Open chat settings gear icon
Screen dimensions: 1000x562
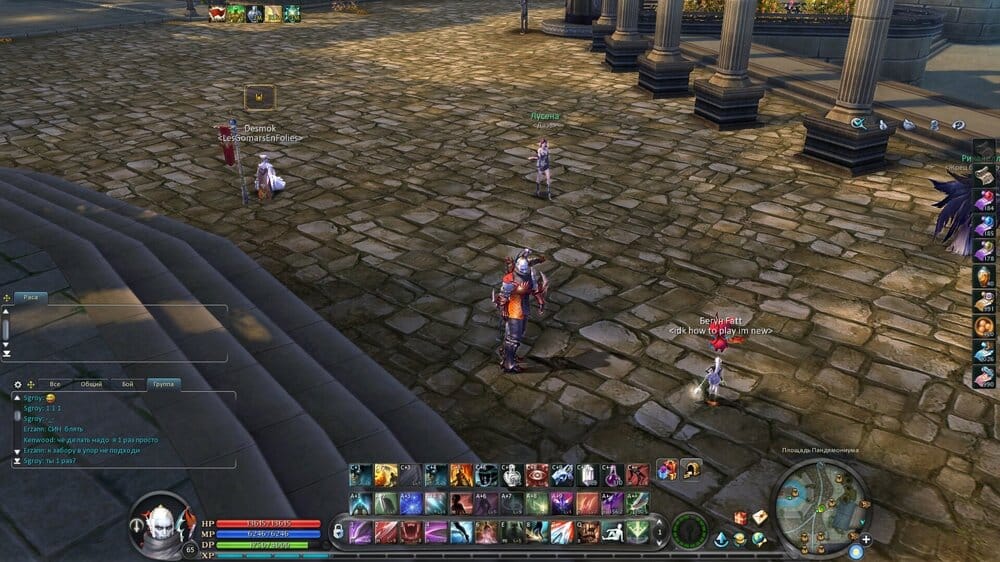tap(17, 384)
